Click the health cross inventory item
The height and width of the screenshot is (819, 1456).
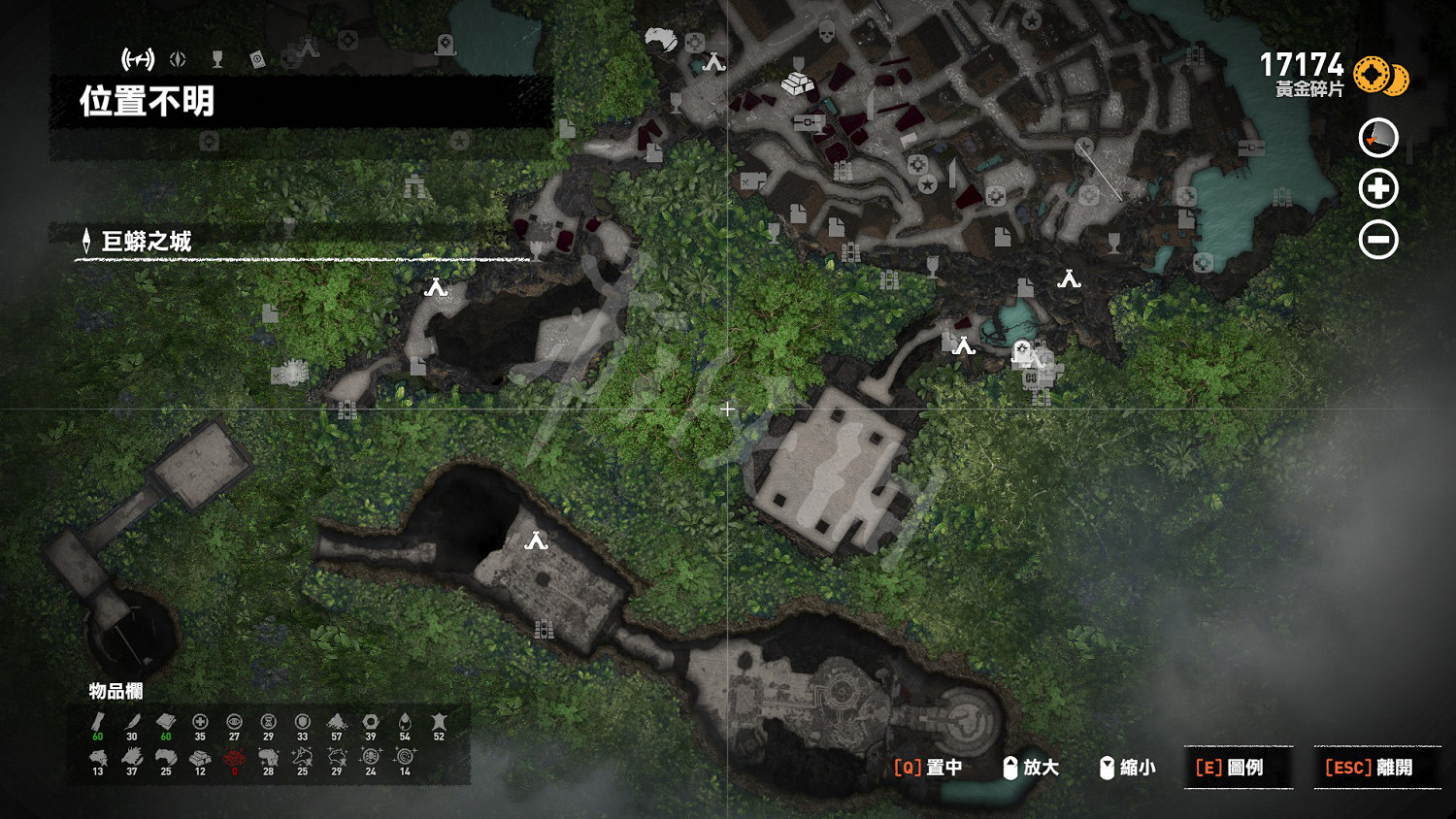click(200, 722)
